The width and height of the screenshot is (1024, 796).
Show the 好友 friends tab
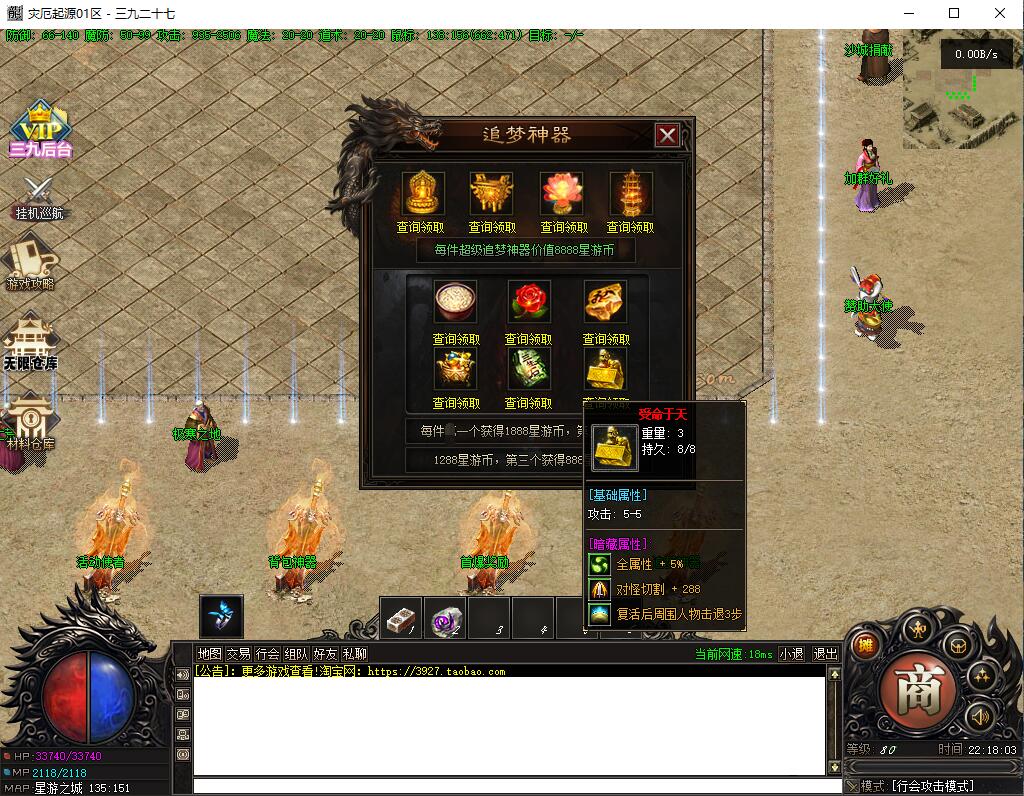pyautogui.click(x=325, y=654)
